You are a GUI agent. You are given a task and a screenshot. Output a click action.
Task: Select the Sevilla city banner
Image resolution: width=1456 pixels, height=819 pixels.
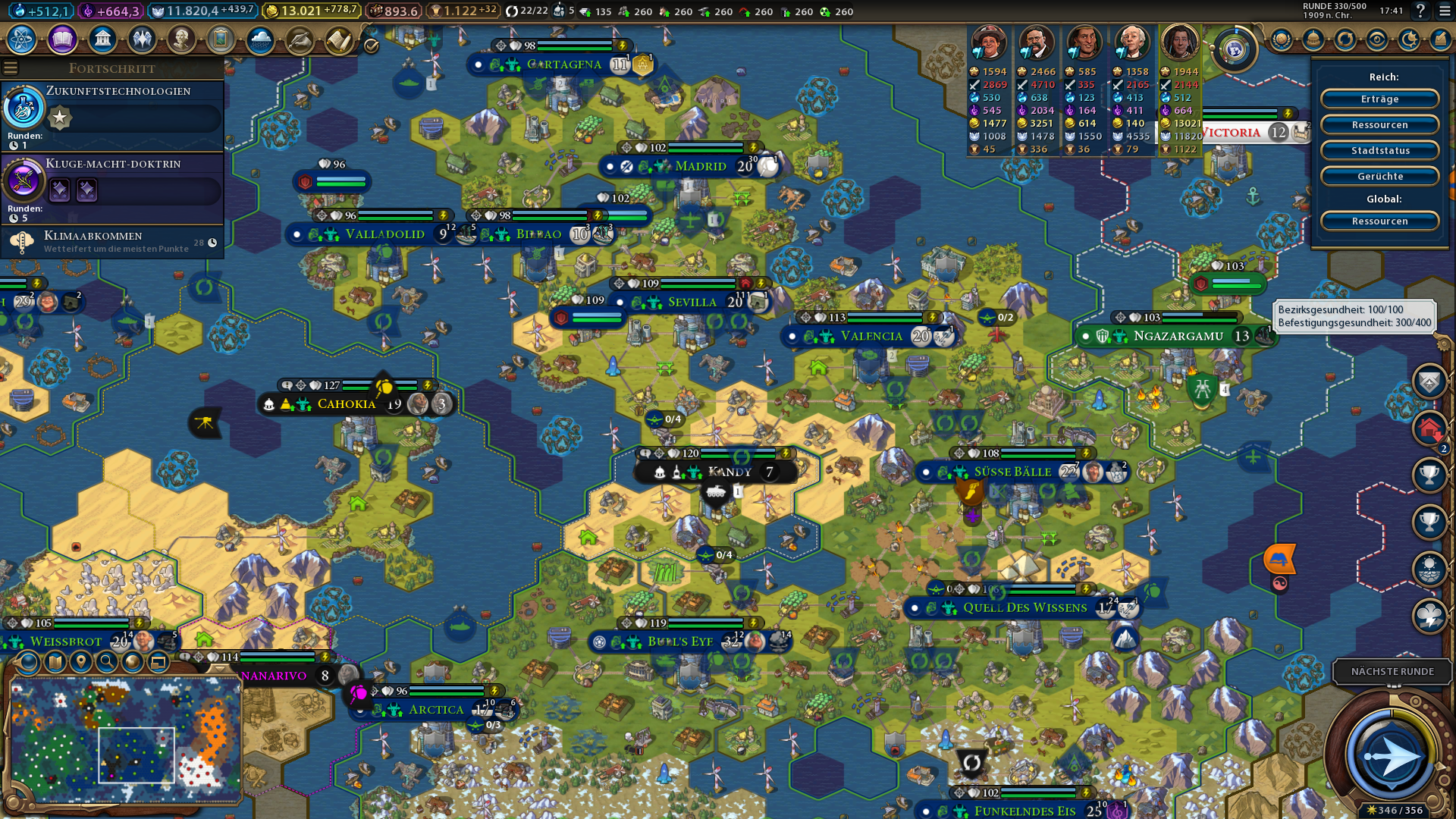tap(692, 302)
